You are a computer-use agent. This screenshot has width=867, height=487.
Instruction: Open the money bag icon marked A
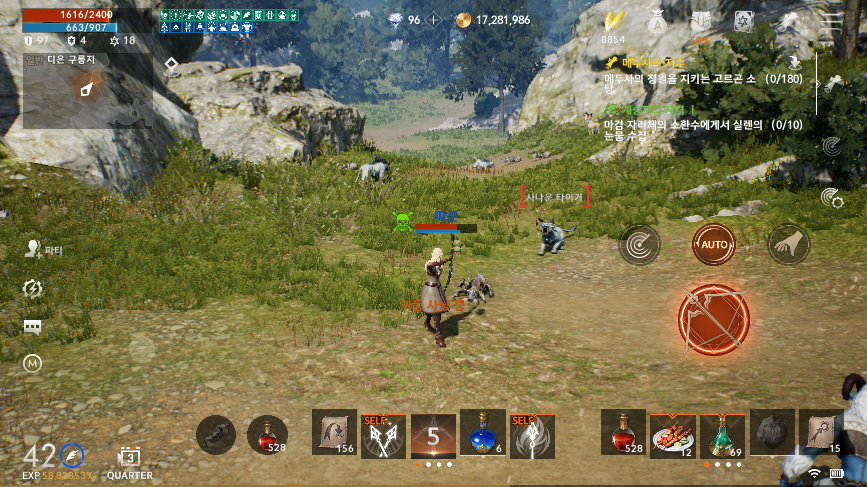coord(655,20)
